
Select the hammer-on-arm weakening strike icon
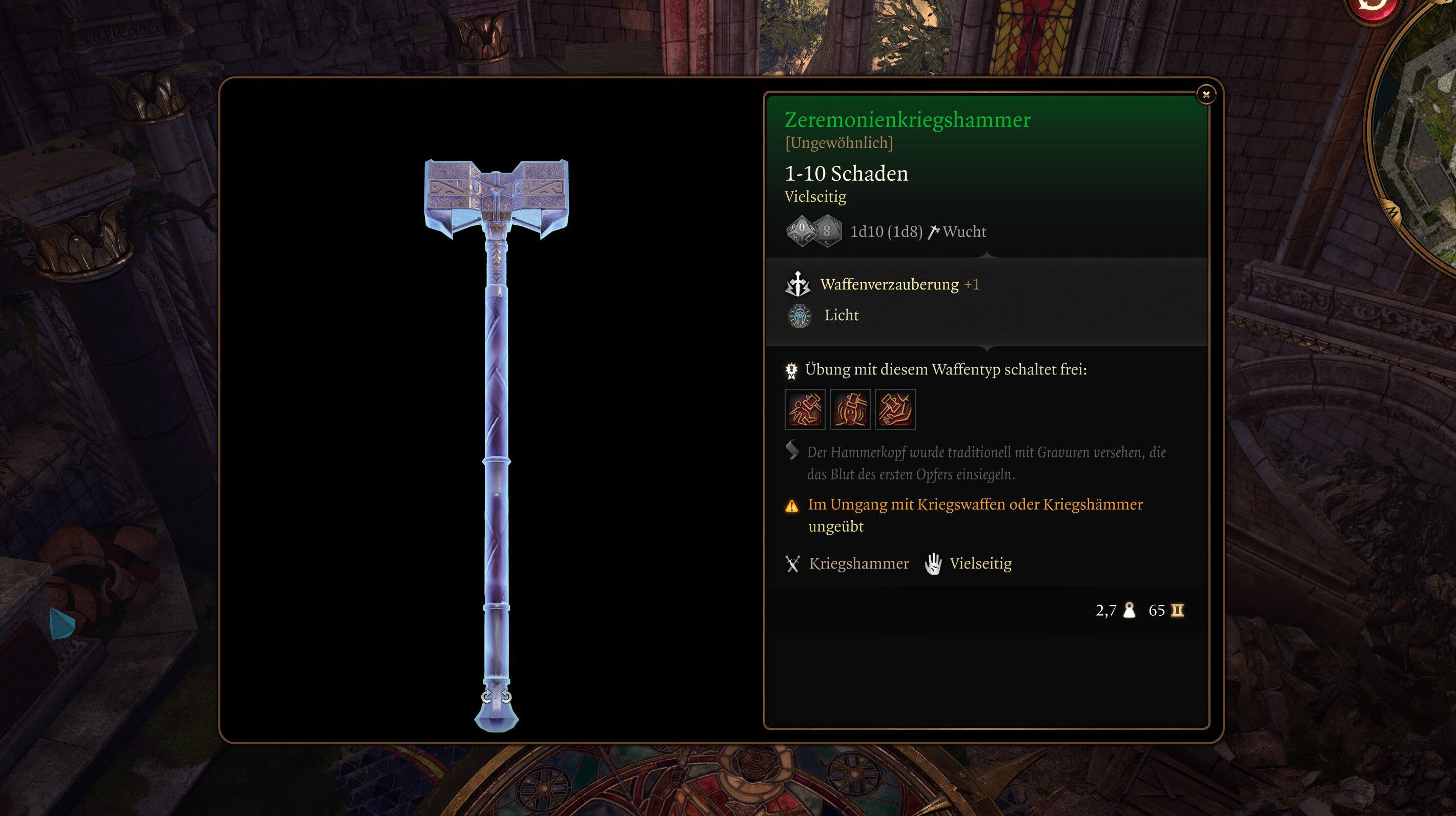[895, 409]
